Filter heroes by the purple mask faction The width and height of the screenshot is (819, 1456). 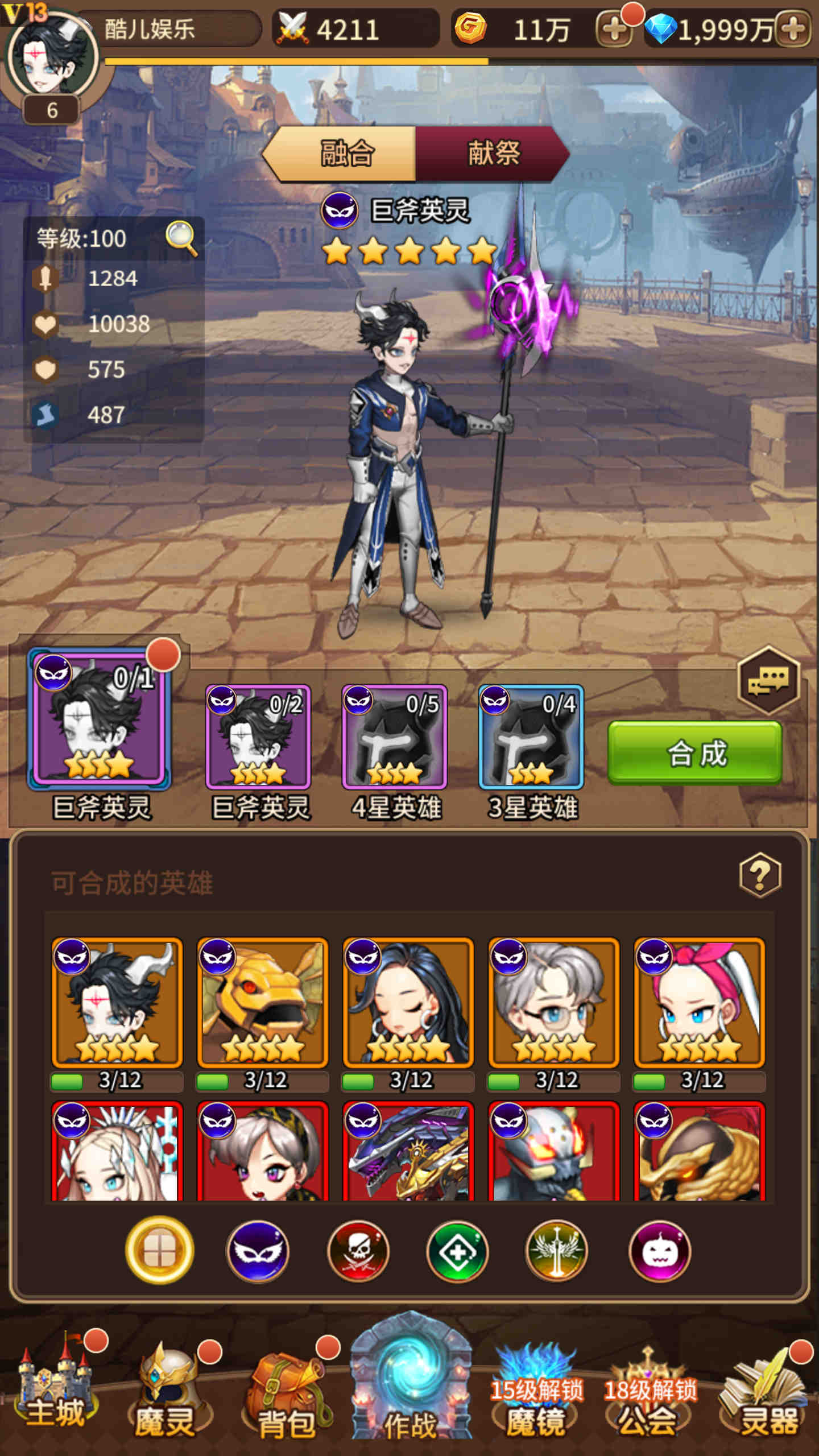point(258,1251)
